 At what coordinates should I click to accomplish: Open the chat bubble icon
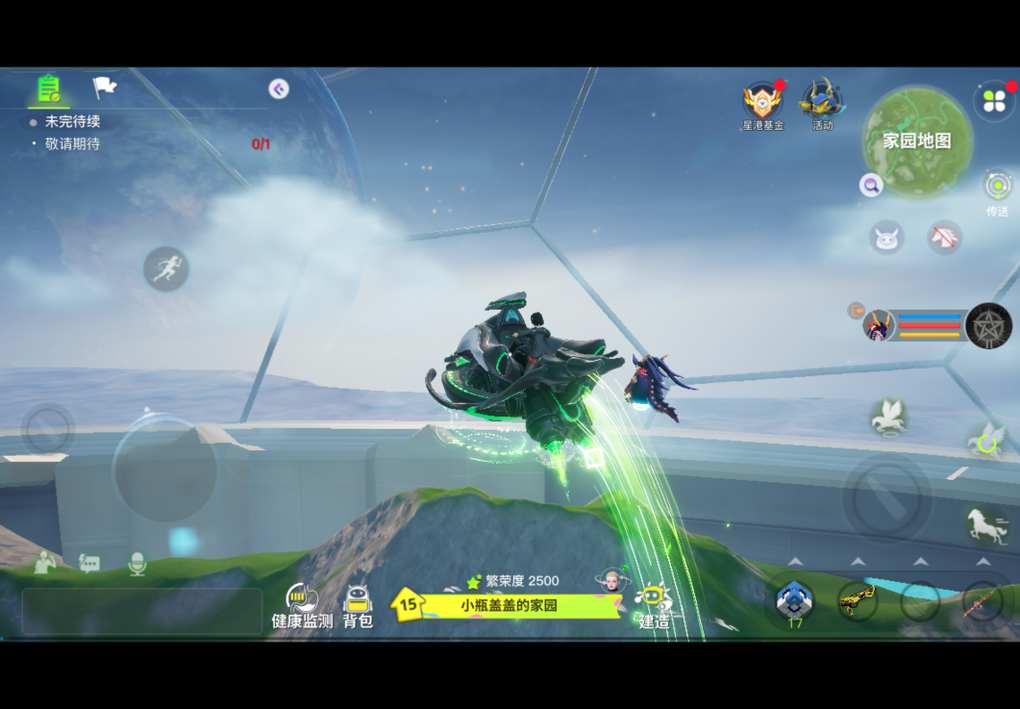pos(90,565)
